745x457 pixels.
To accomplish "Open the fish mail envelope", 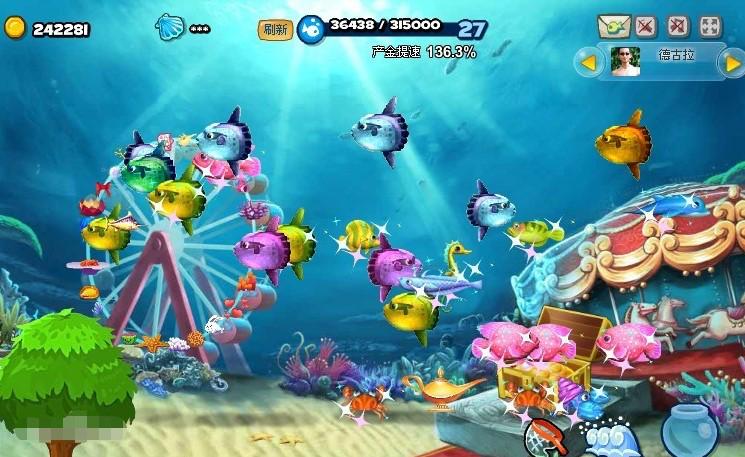I will pyautogui.click(x=613, y=27).
